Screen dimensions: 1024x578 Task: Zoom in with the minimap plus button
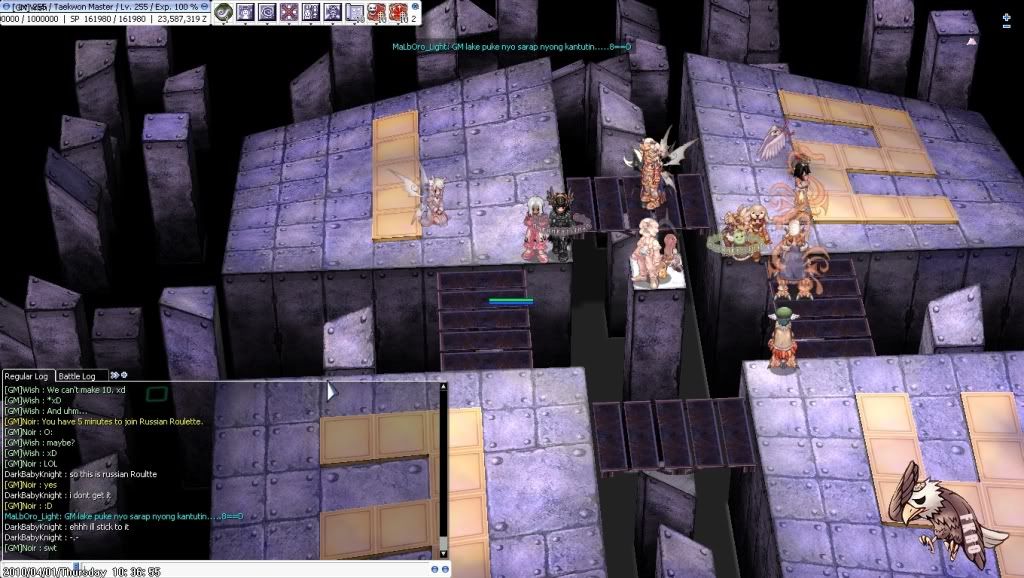click(1006, 17)
